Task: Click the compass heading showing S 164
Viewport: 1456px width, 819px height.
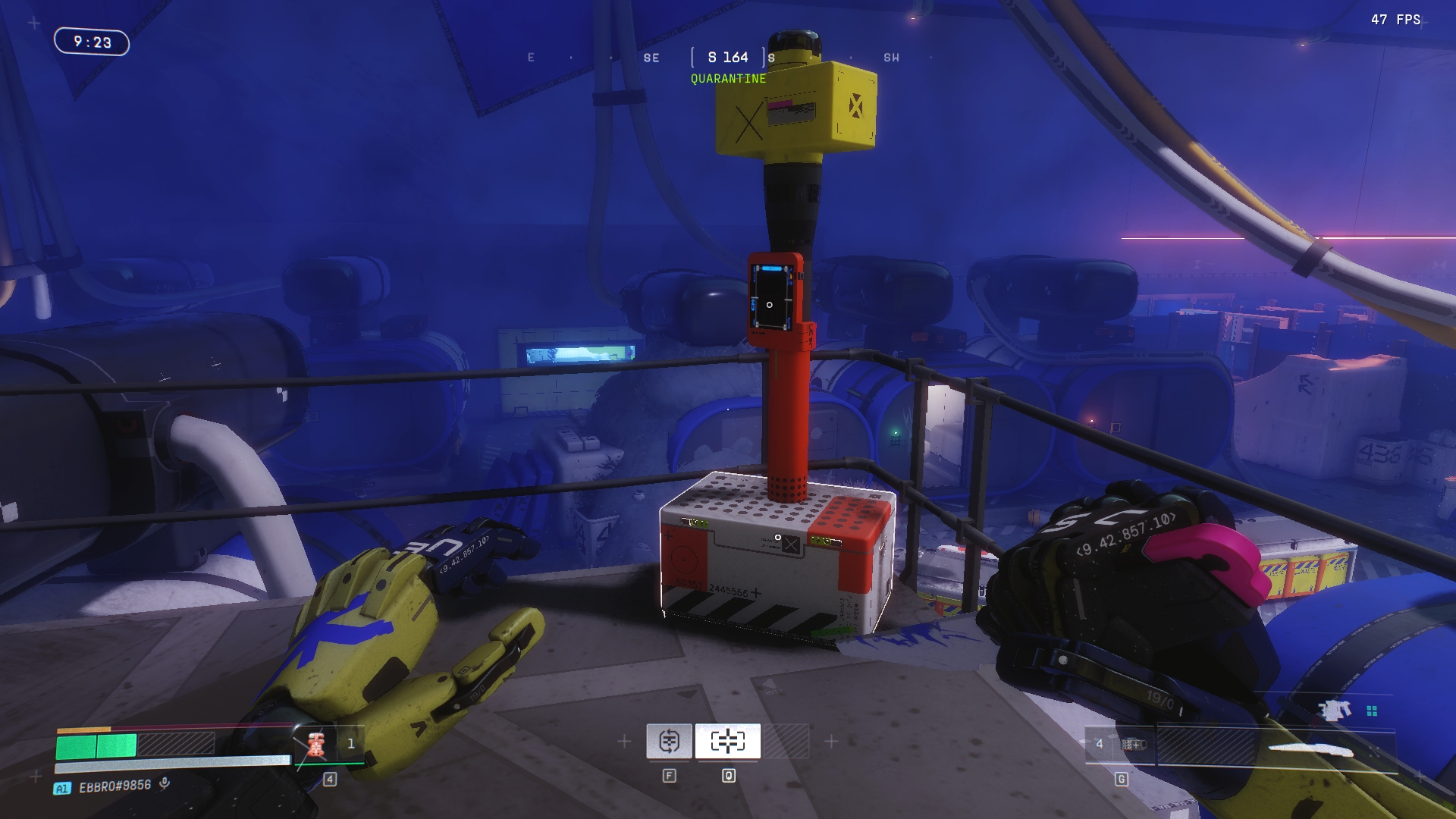Action: click(x=728, y=58)
